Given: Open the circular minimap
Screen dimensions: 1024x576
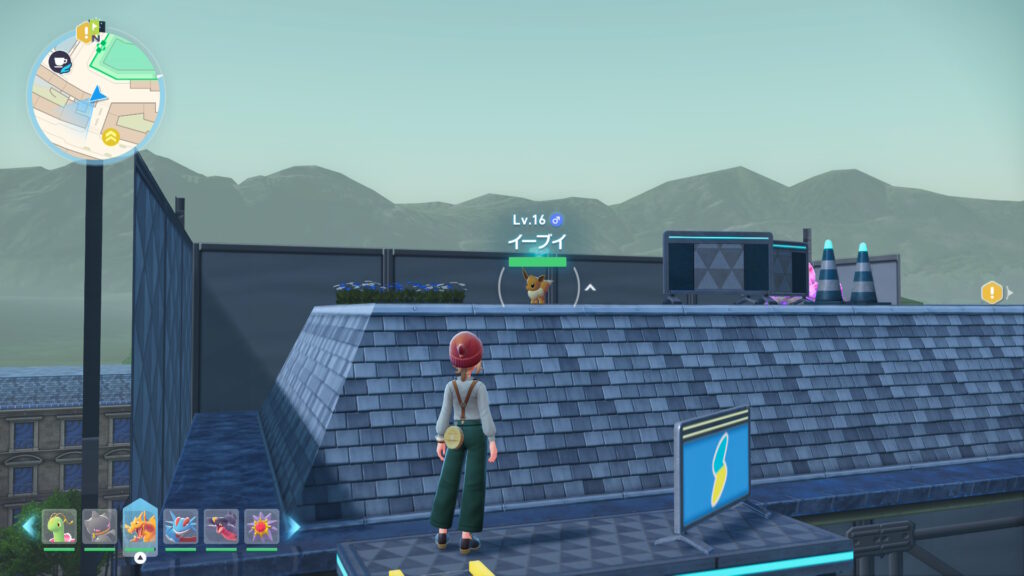Looking at the screenshot, I should coord(96,96).
